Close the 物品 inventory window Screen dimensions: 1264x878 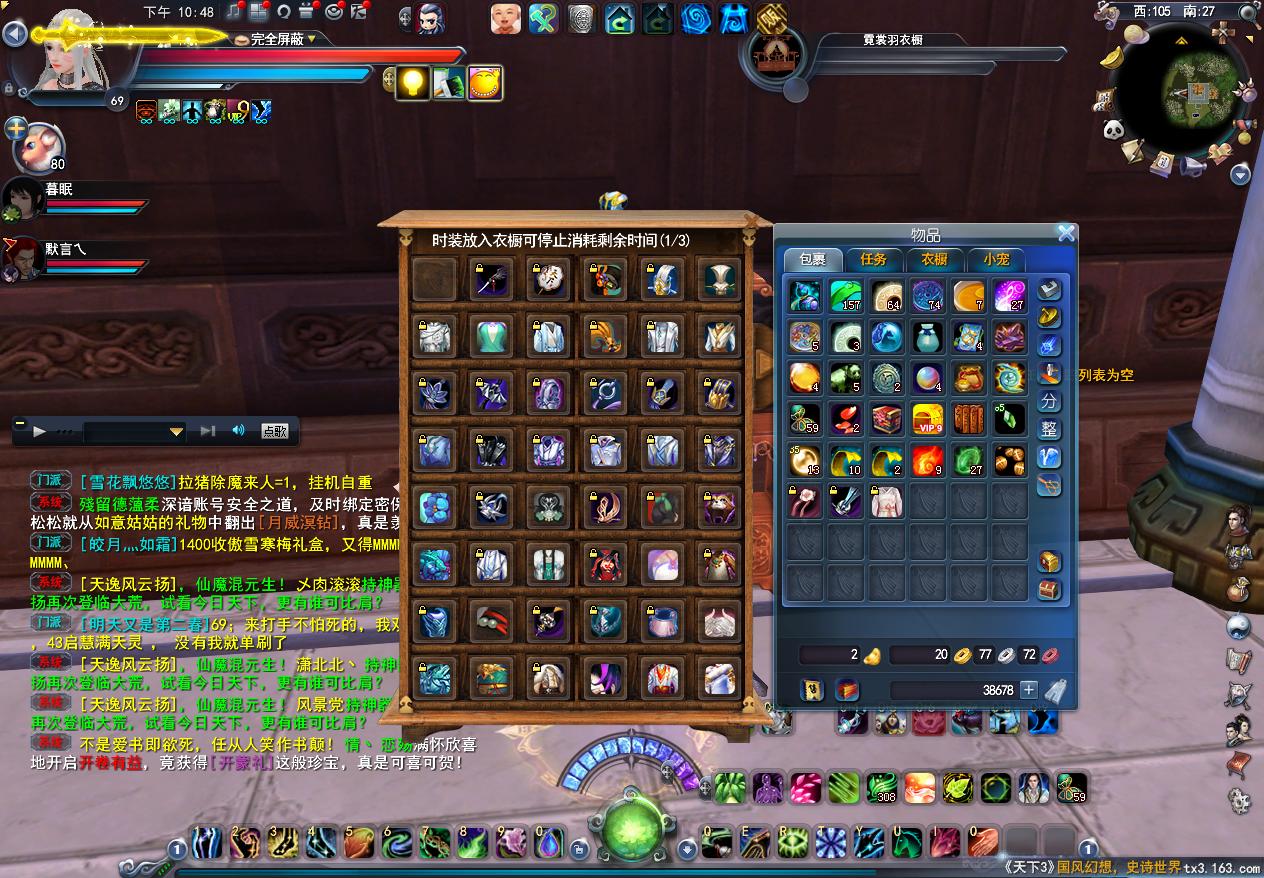(1066, 233)
